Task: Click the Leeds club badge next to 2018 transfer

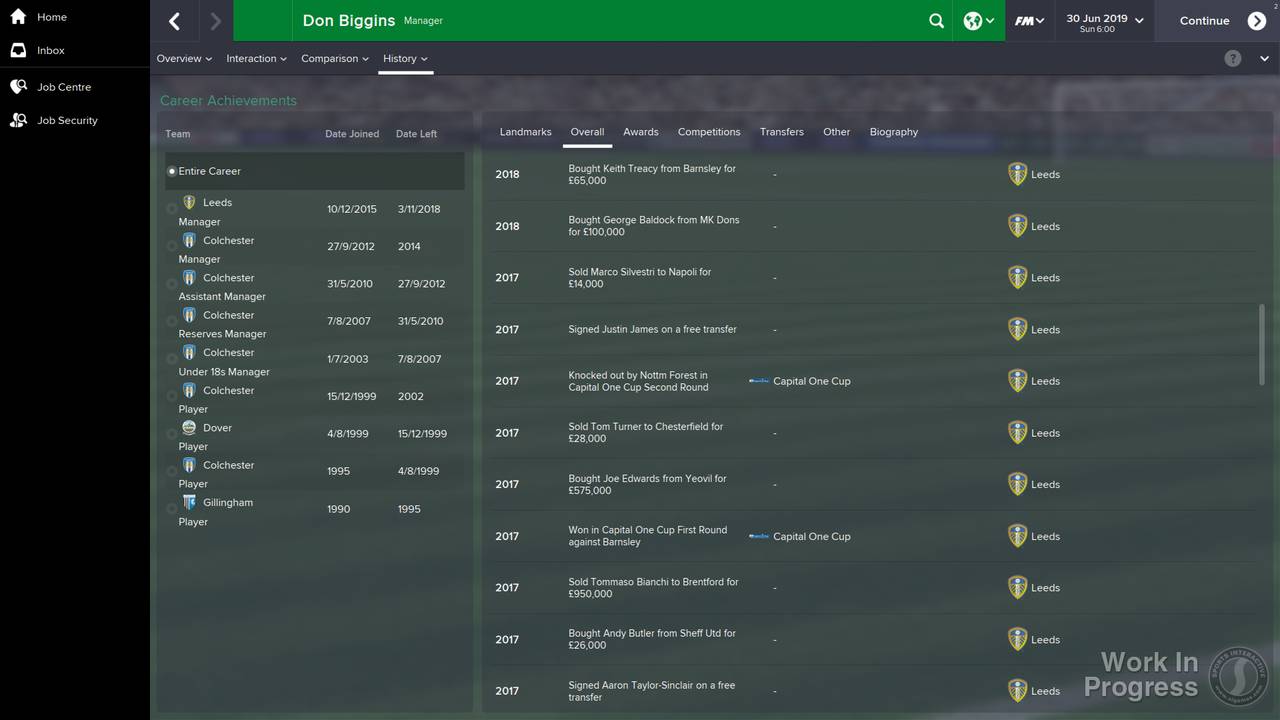Action: click(1017, 174)
